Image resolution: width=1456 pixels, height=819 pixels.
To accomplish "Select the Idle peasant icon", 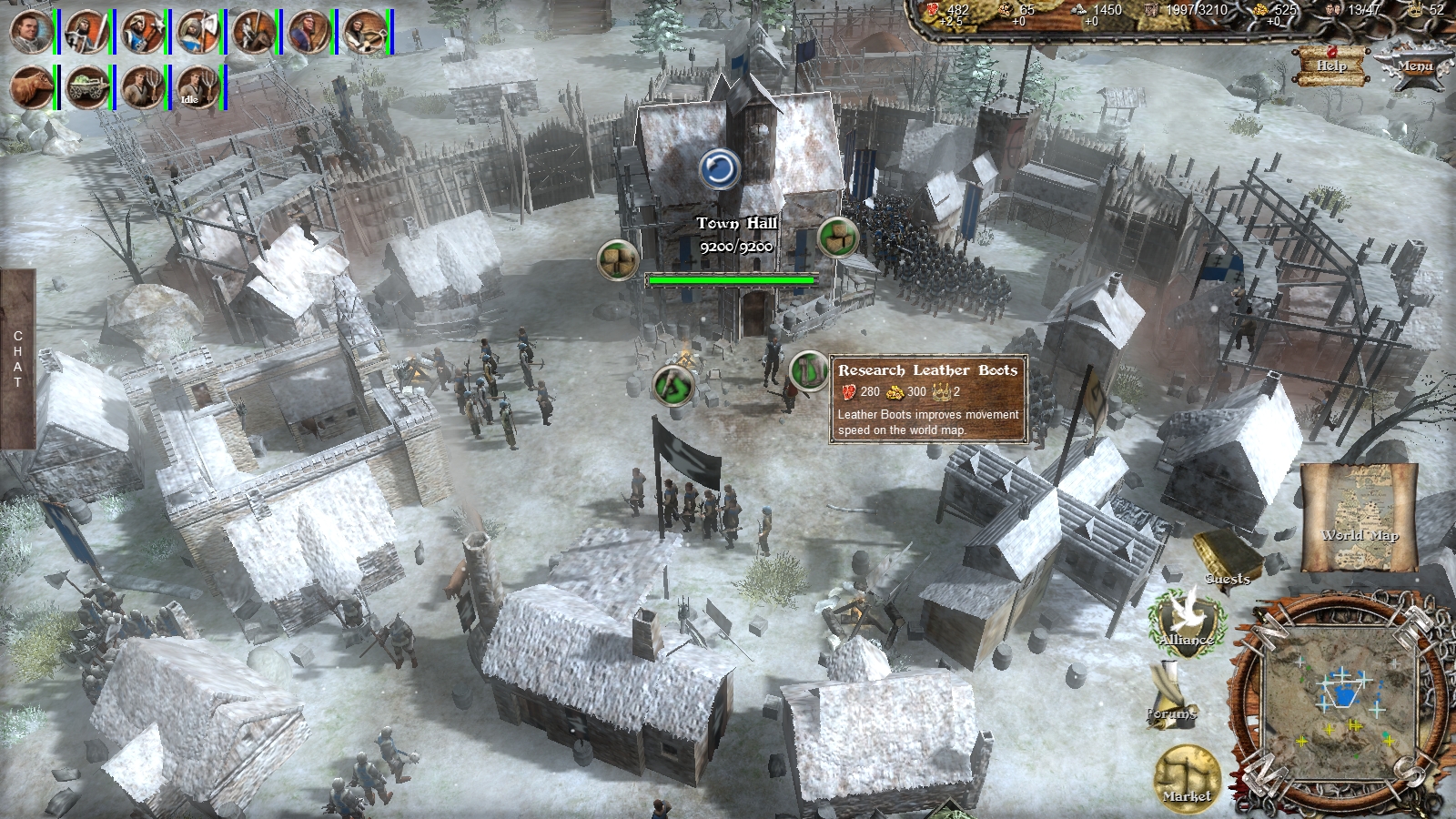I will pyautogui.click(x=198, y=88).
